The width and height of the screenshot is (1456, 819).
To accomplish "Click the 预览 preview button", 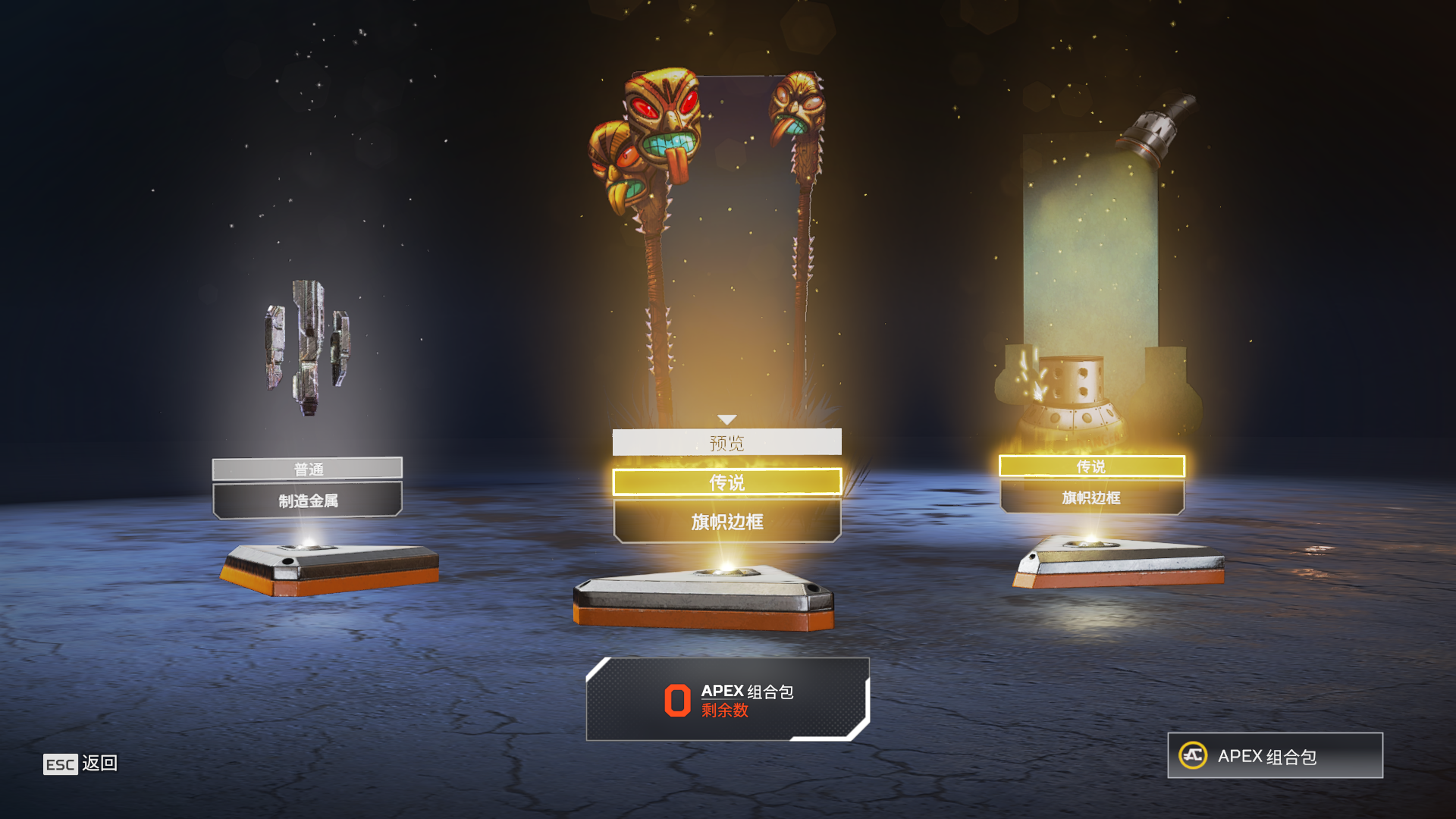I will (726, 443).
